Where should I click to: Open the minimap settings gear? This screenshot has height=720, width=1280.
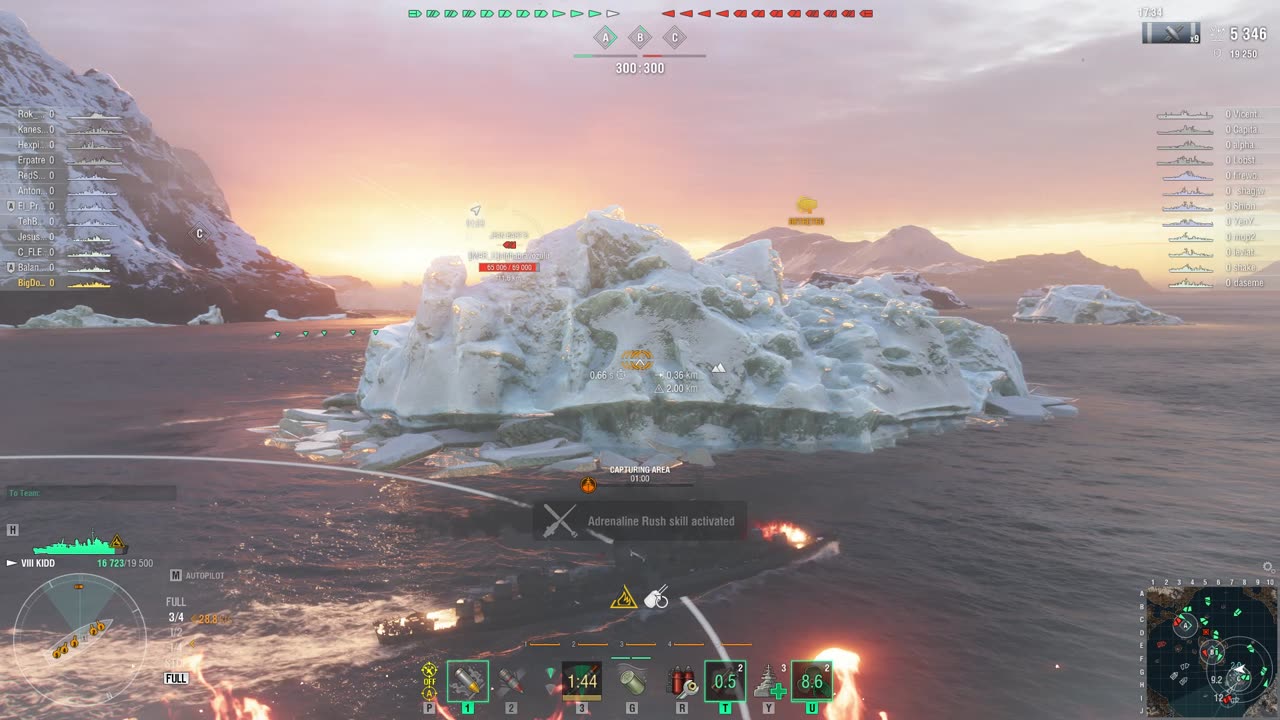pos(1268,567)
